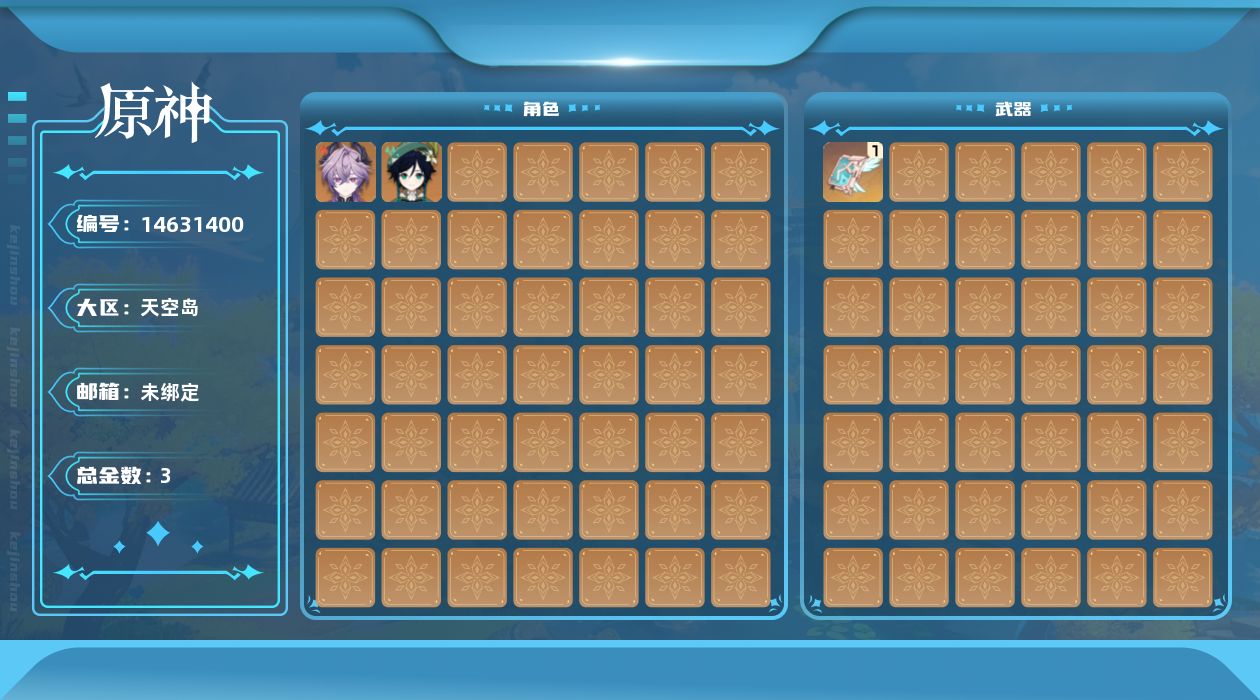
Task: Select the purple-haired character portrait
Action: (346, 172)
